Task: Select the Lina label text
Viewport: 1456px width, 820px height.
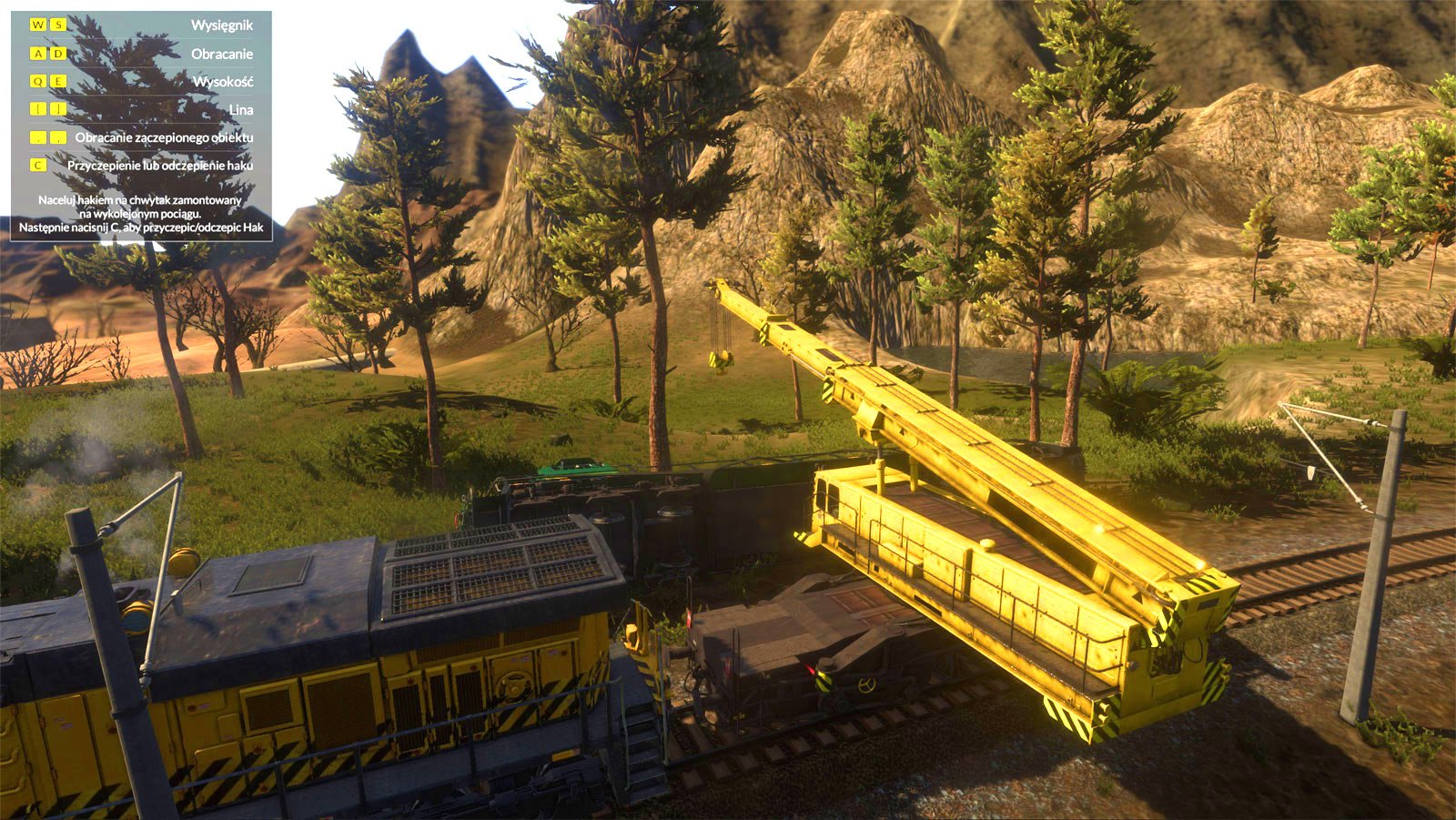Action: click(x=241, y=109)
